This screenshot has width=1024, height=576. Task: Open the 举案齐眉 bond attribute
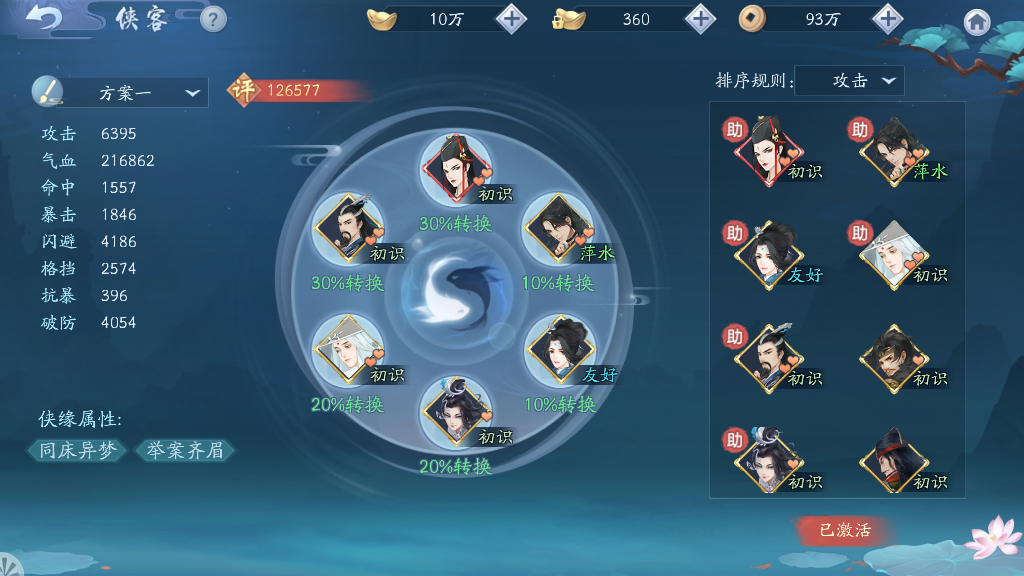point(185,451)
